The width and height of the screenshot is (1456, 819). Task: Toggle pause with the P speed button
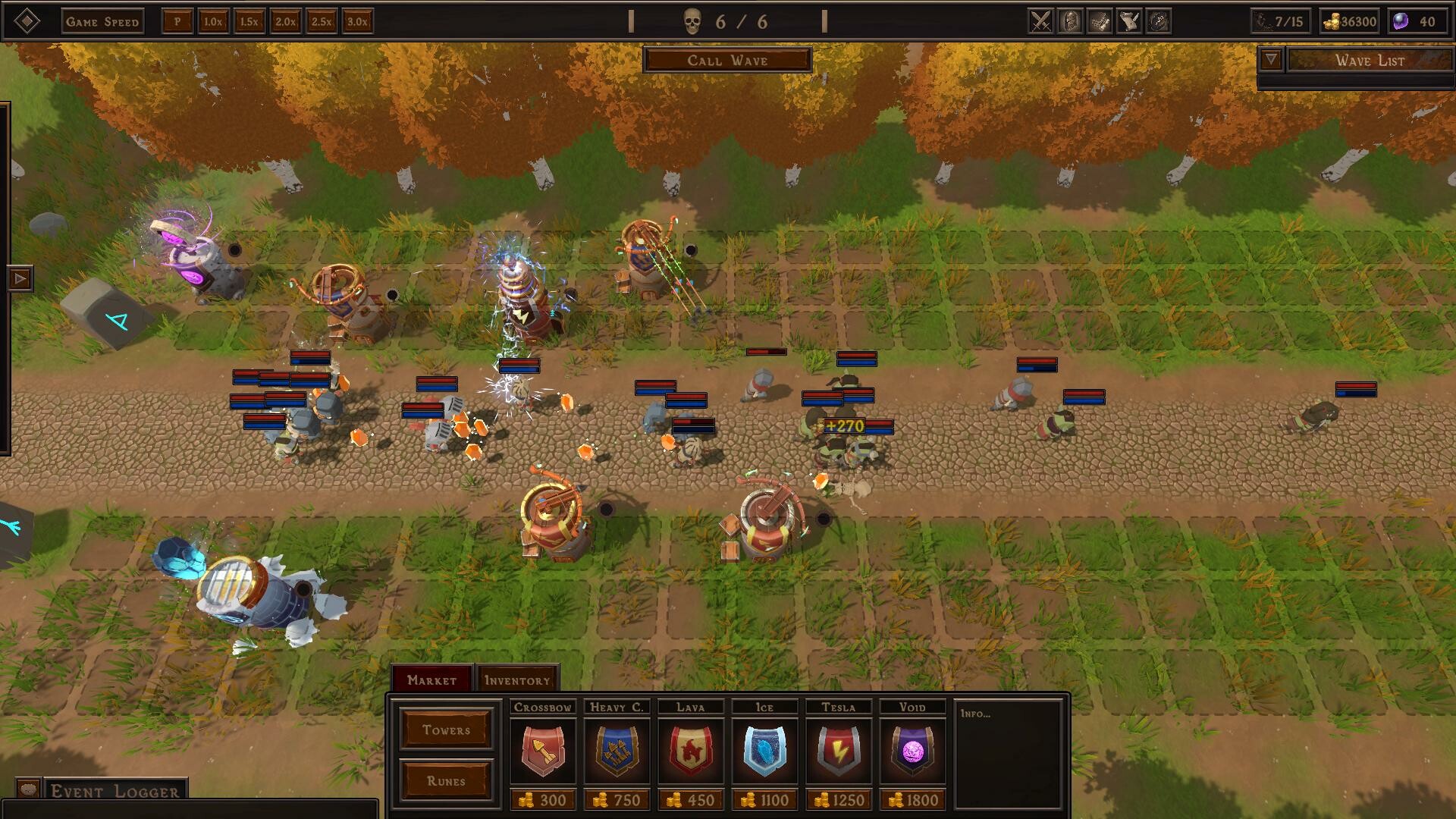point(177,22)
